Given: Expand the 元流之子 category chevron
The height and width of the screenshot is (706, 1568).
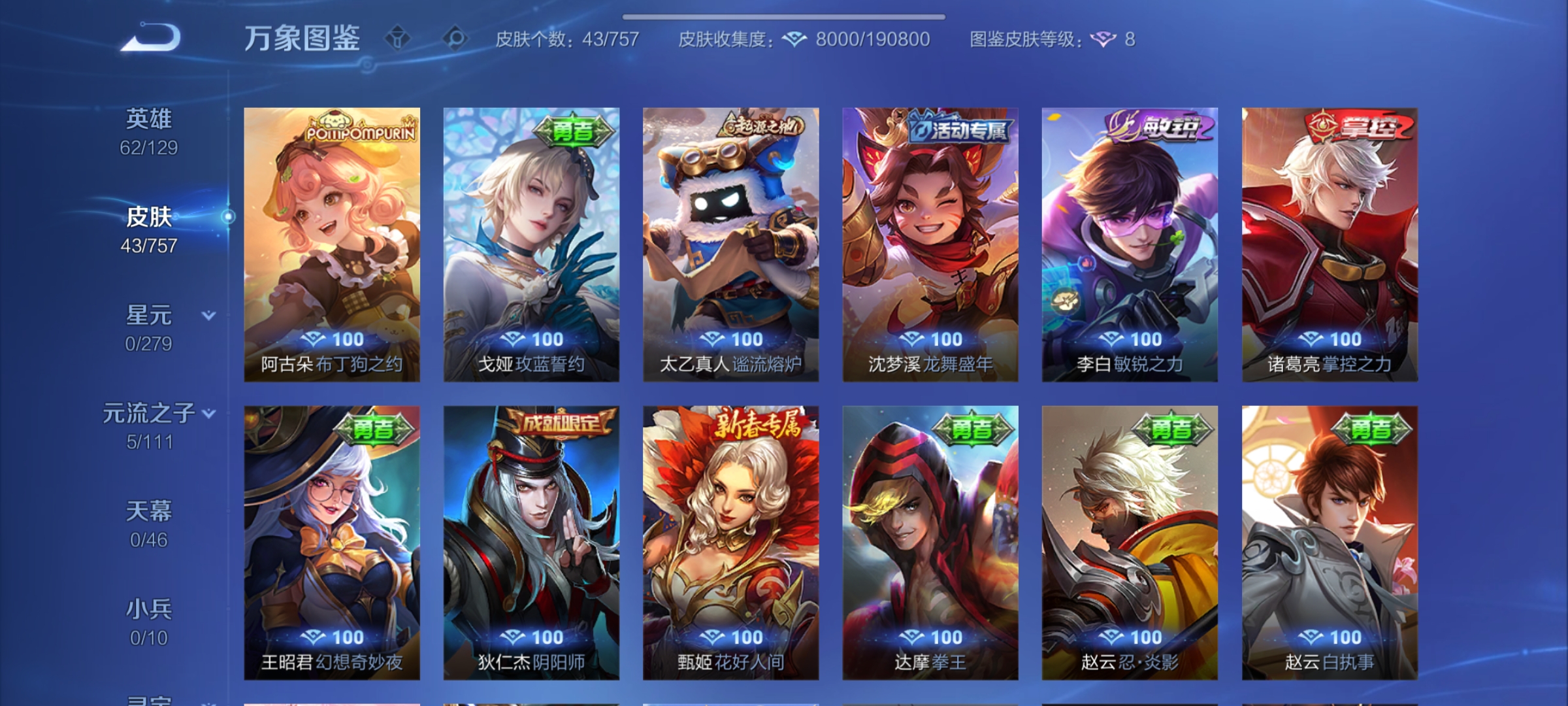Looking at the screenshot, I should point(209,413).
